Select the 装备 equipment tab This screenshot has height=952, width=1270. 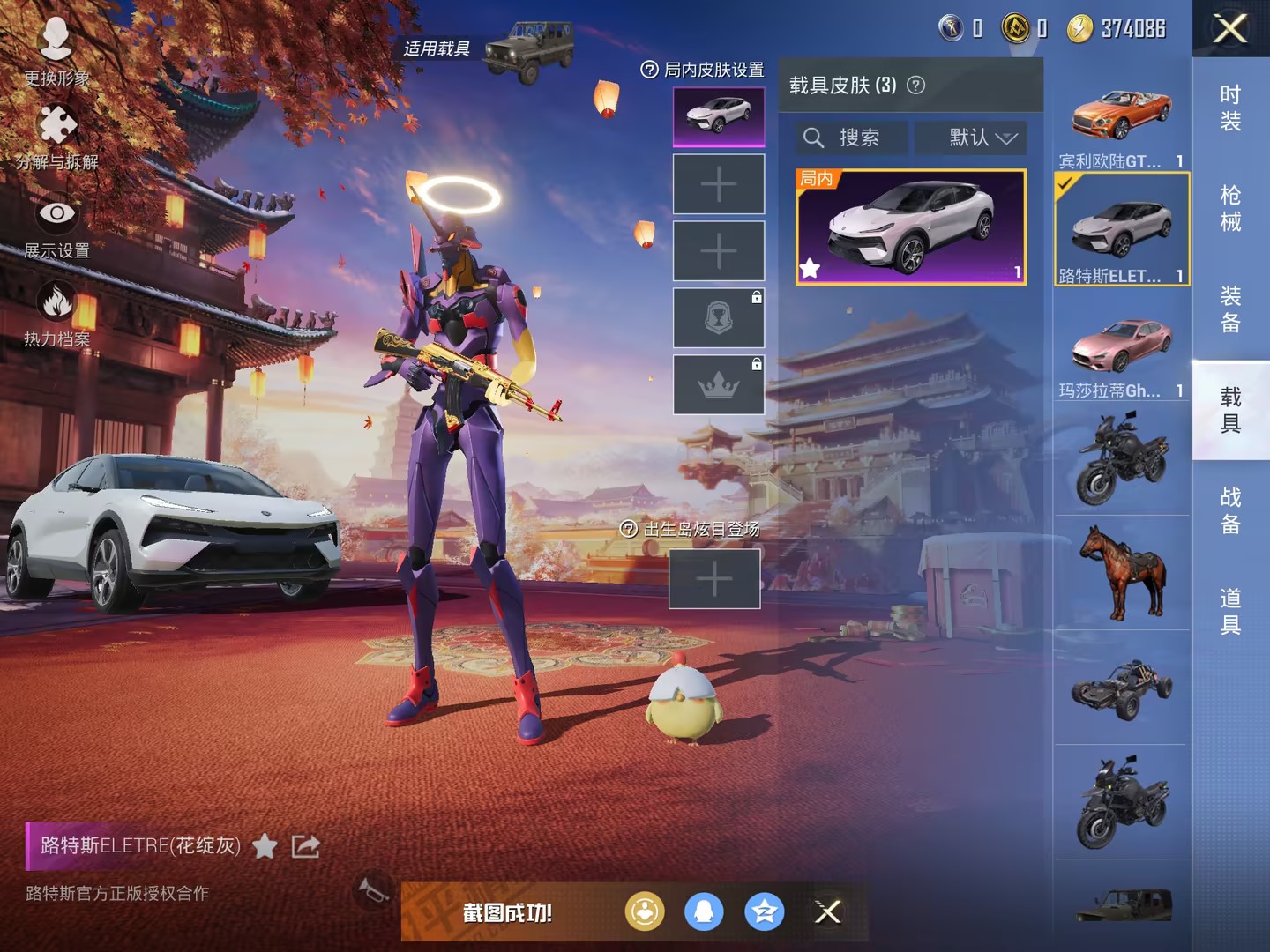(x=1230, y=309)
